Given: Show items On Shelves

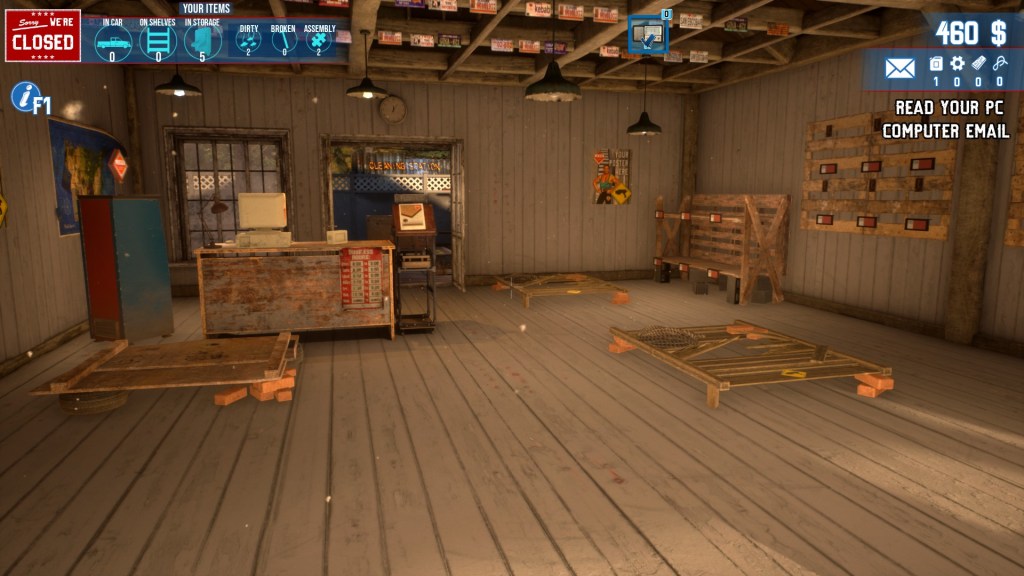Looking at the screenshot, I should [x=158, y=42].
